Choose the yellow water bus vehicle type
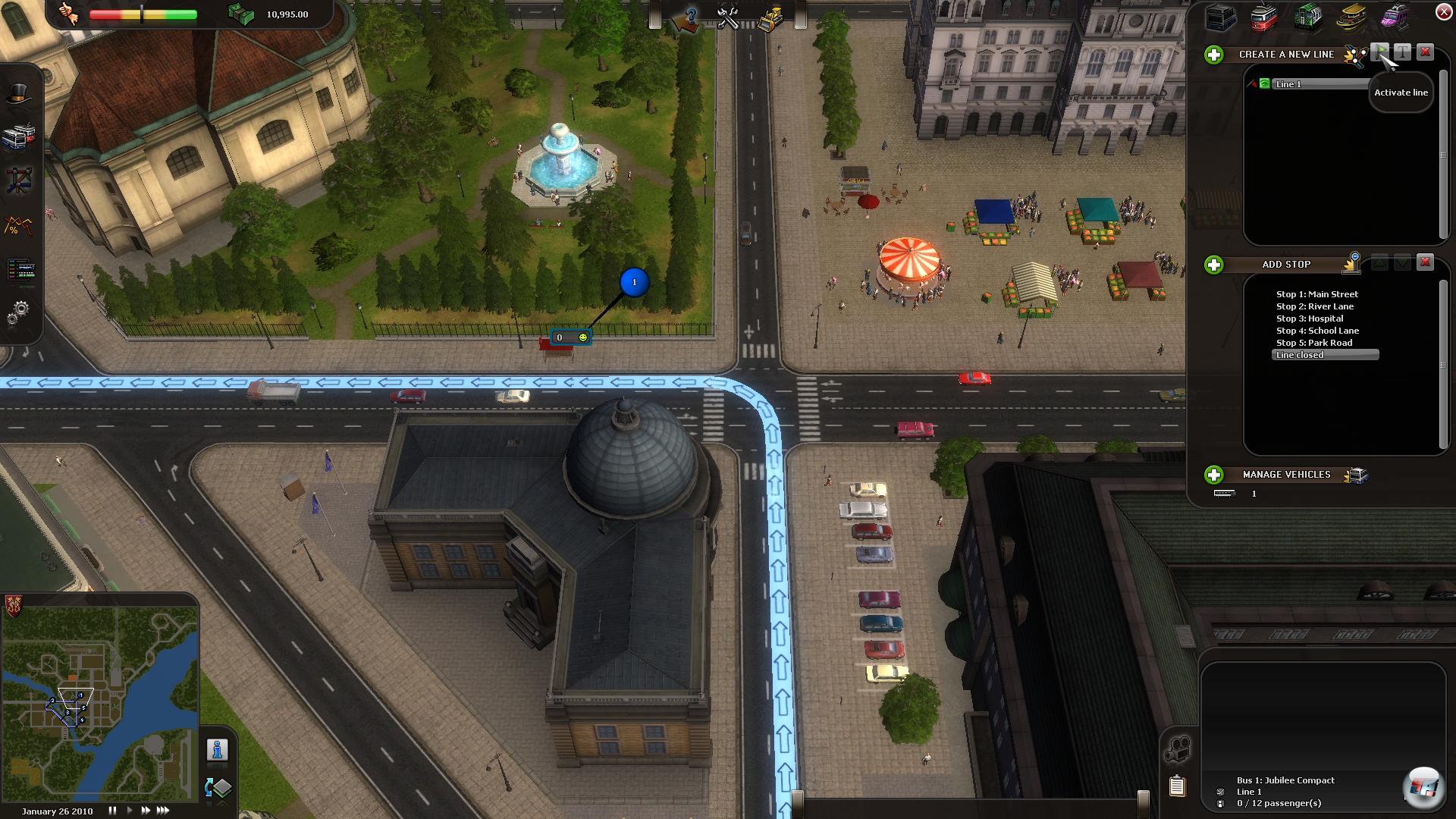The image size is (1456, 819). 1351,18
